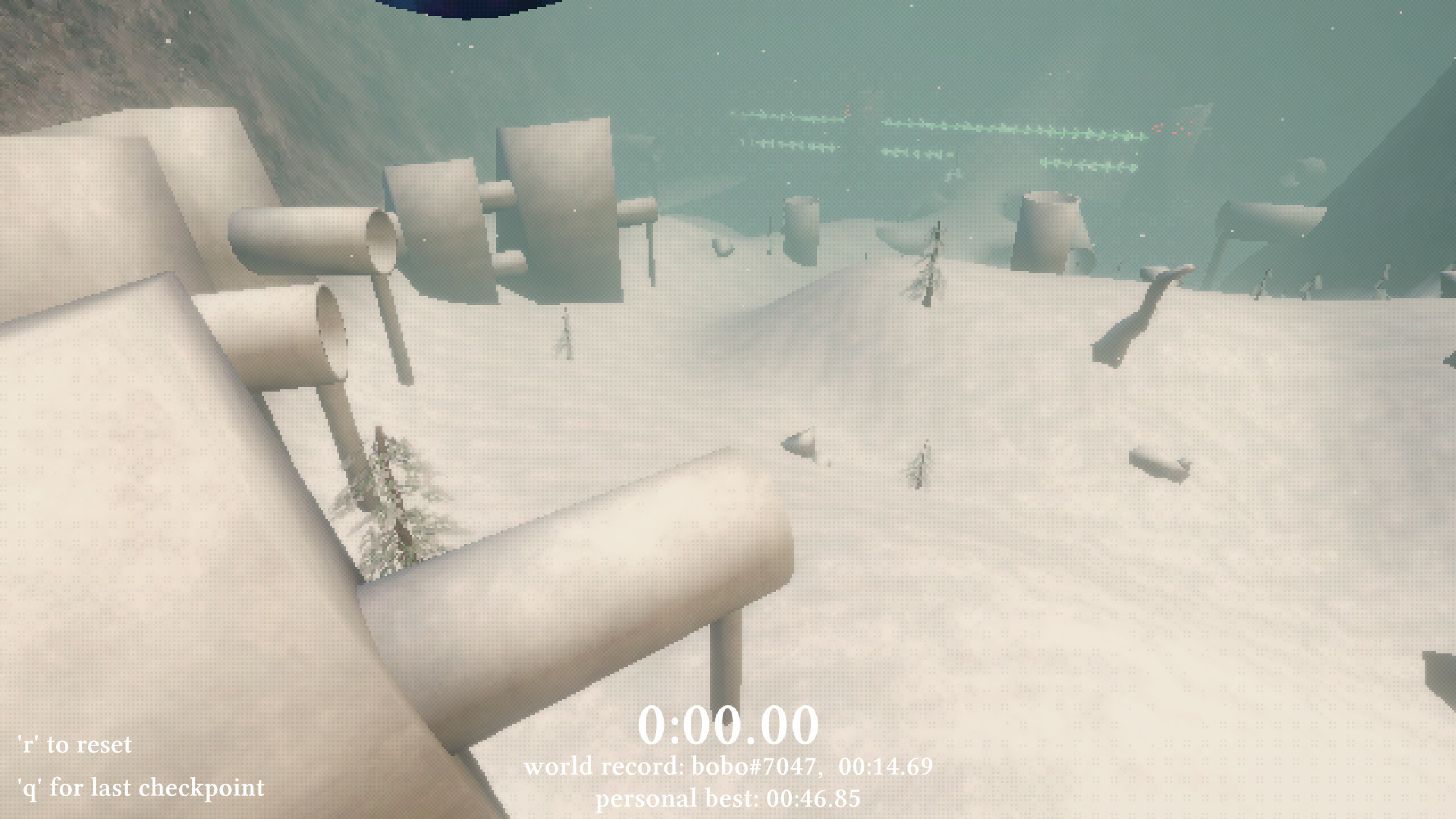Click the 'q' for last checkpoint hint
This screenshot has width=1456, height=819.
(x=141, y=787)
